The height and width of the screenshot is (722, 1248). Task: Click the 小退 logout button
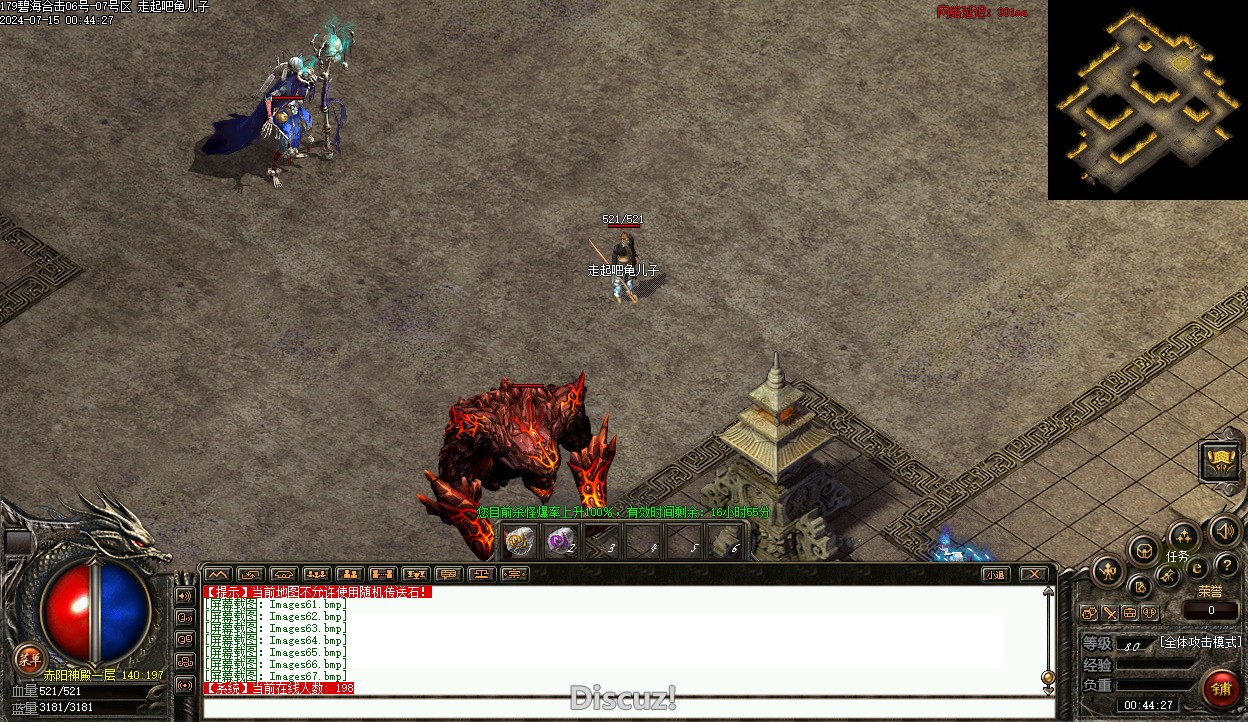(x=994, y=574)
